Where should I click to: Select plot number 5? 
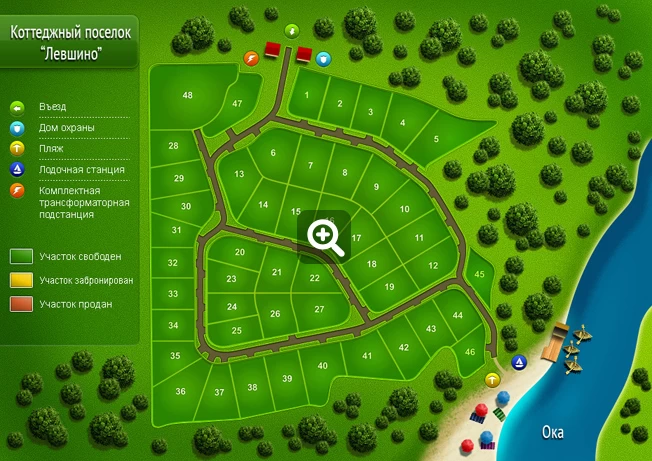(x=436, y=139)
